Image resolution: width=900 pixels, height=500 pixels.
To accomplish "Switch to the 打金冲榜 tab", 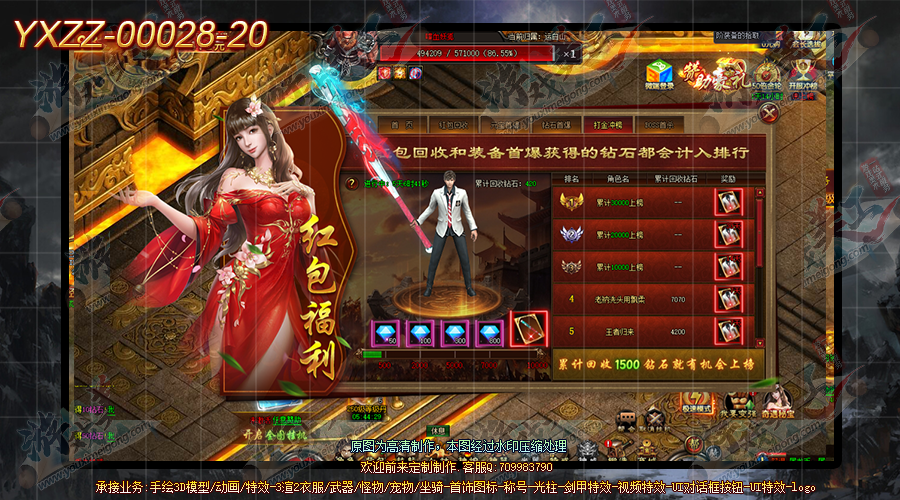I will [x=608, y=125].
